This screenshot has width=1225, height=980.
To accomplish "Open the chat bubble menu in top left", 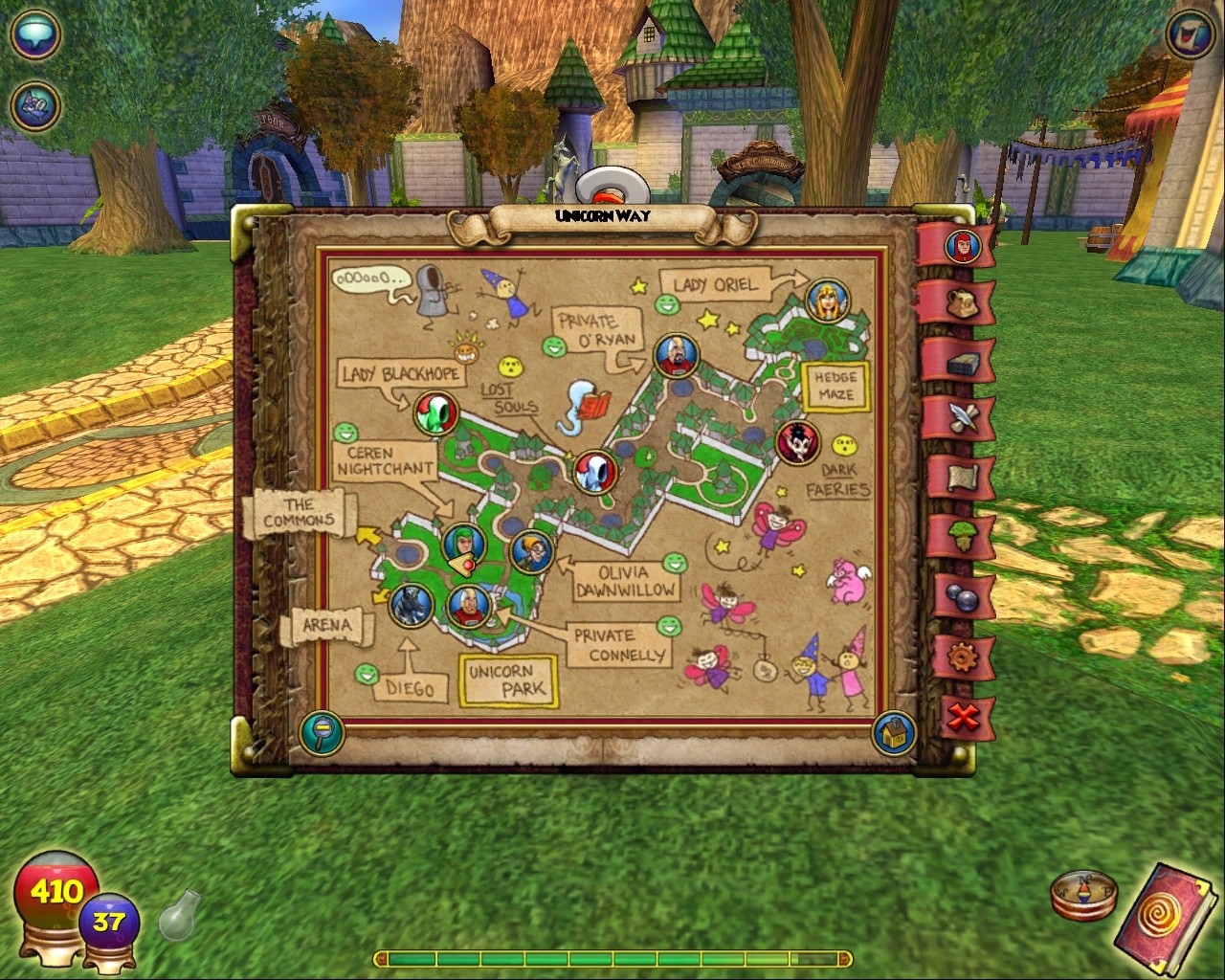I will [x=33, y=36].
